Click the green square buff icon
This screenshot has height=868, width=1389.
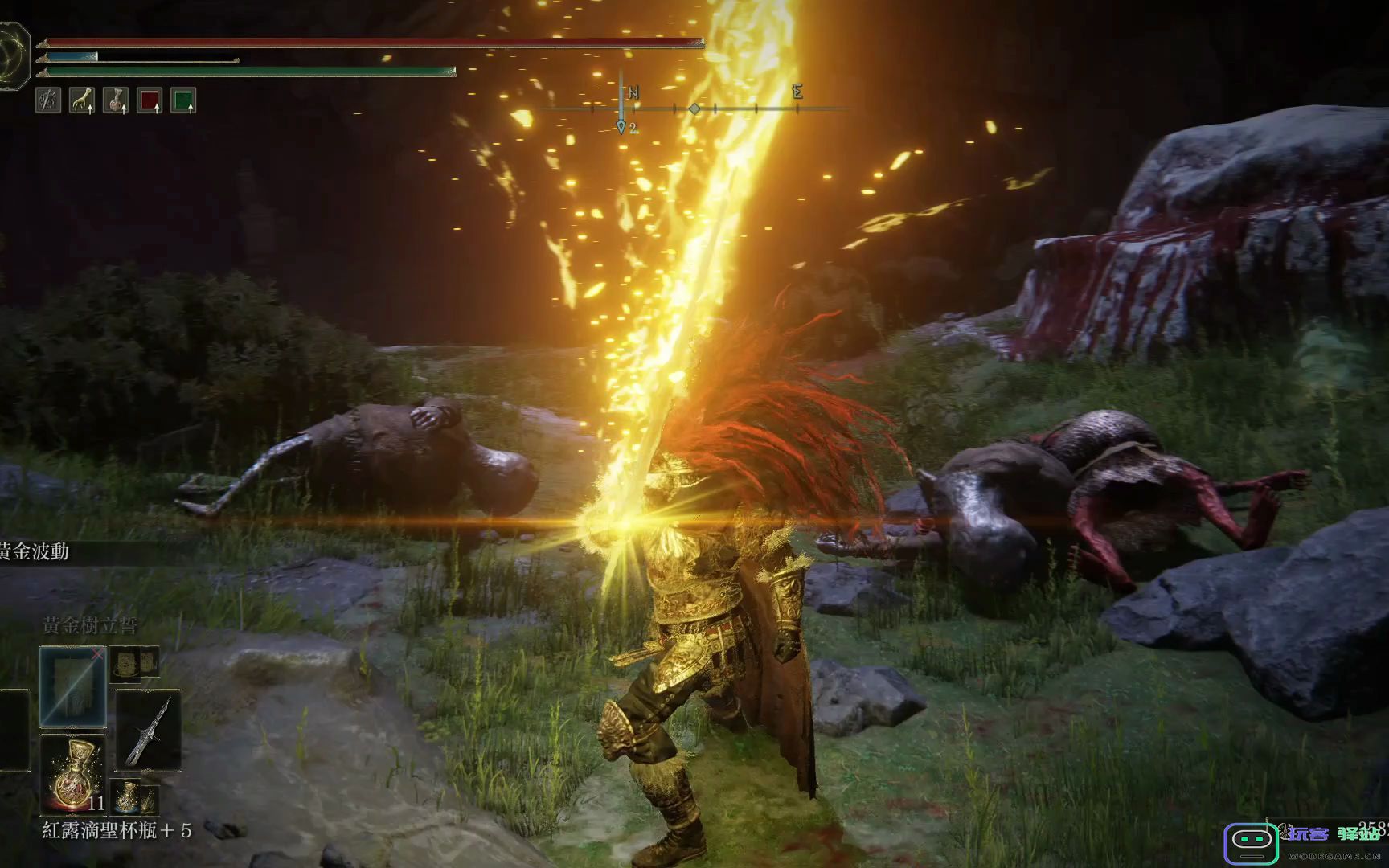tap(183, 100)
